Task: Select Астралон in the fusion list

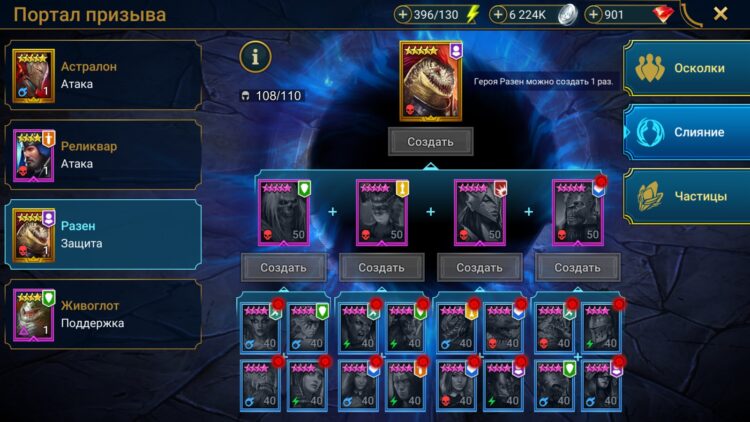Action: tap(102, 74)
